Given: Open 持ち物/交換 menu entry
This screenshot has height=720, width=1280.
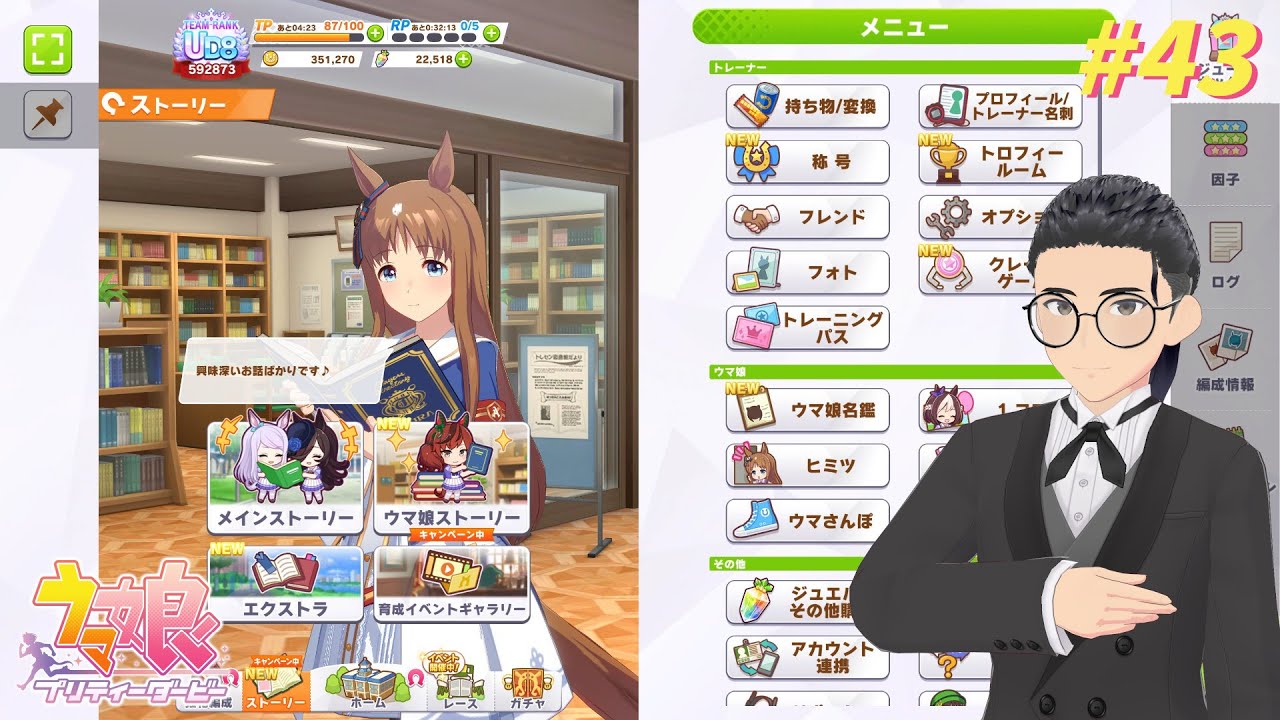Looking at the screenshot, I should pos(807,106).
